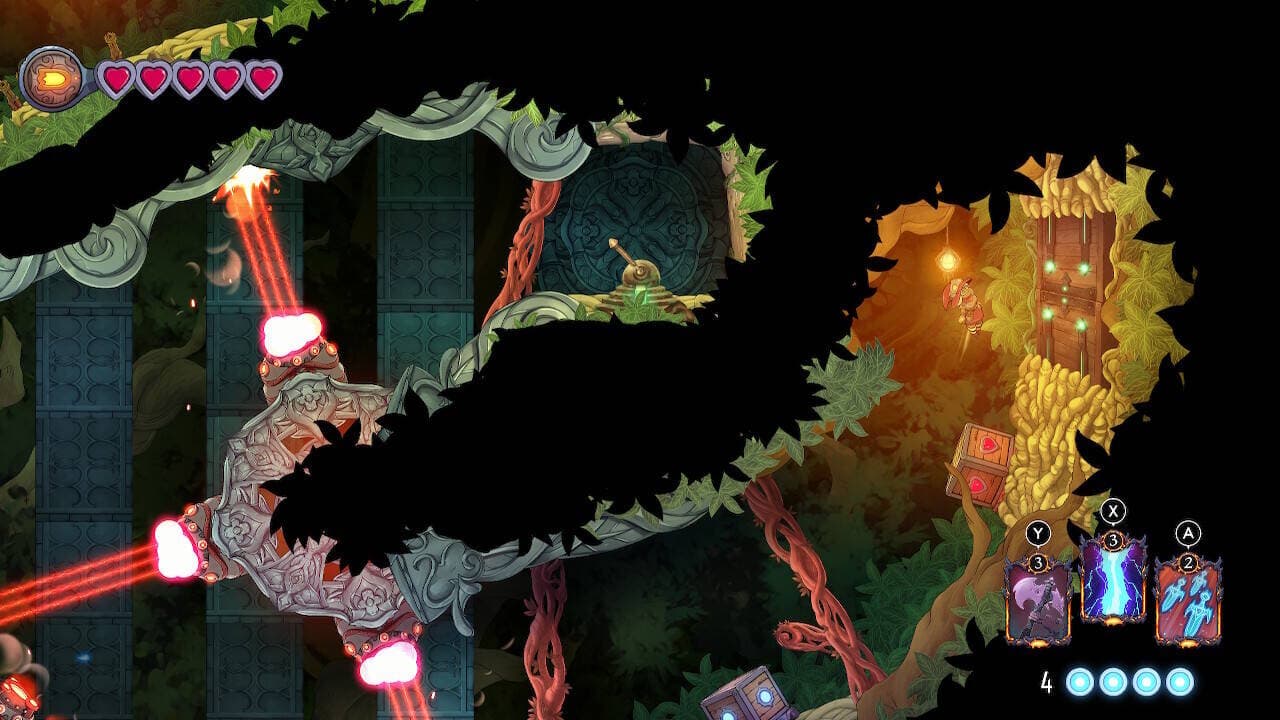Toggle the last mana orb in the row
This screenshot has width=1280, height=720.
pos(1179,681)
